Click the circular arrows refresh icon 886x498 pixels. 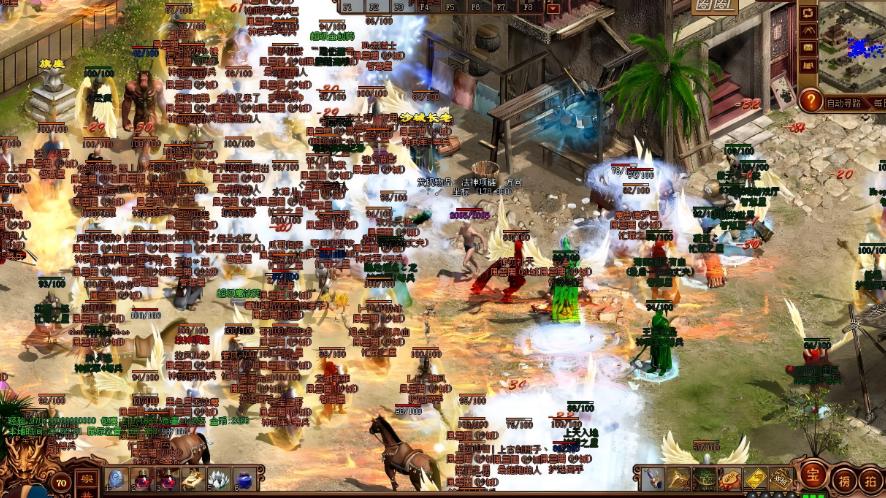[807, 13]
